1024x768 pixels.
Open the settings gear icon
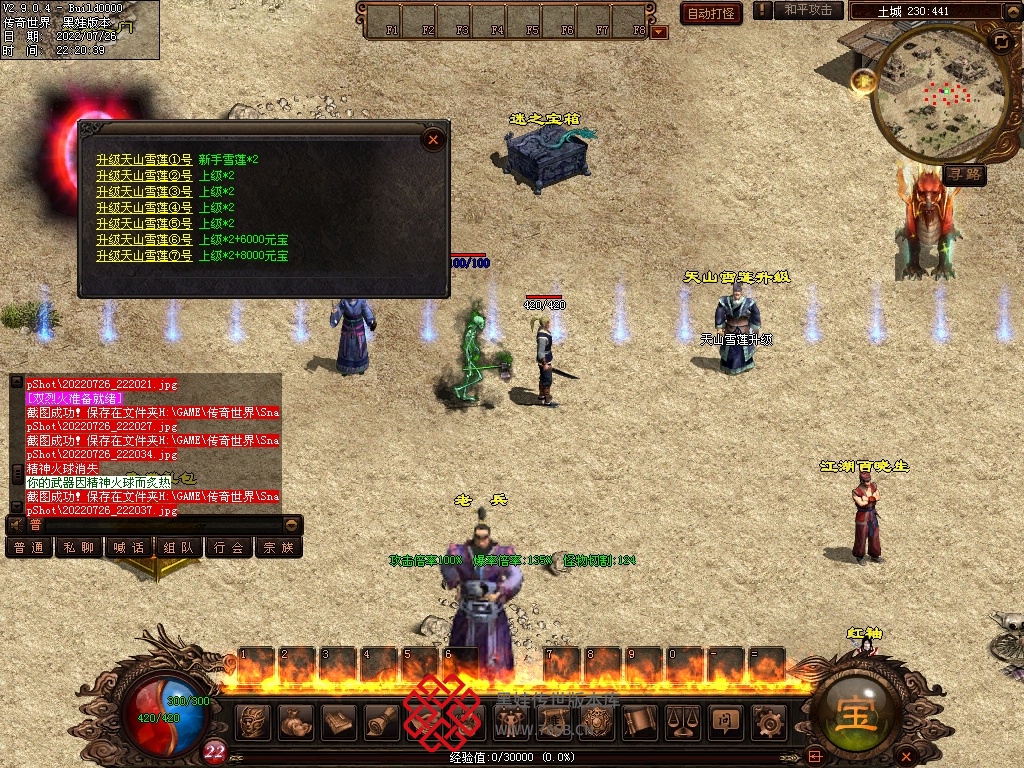coord(768,720)
